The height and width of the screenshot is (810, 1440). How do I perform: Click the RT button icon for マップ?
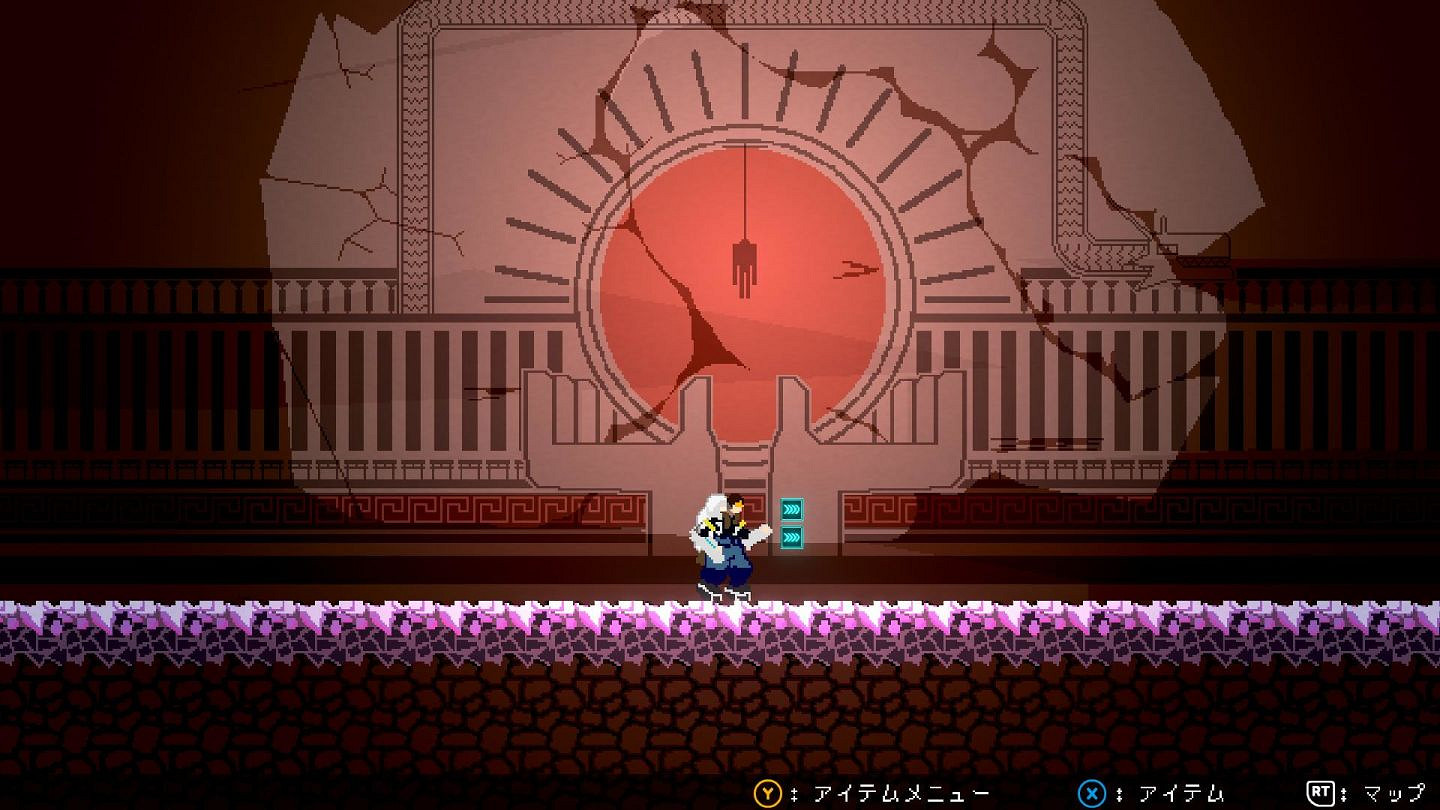point(1318,792)
